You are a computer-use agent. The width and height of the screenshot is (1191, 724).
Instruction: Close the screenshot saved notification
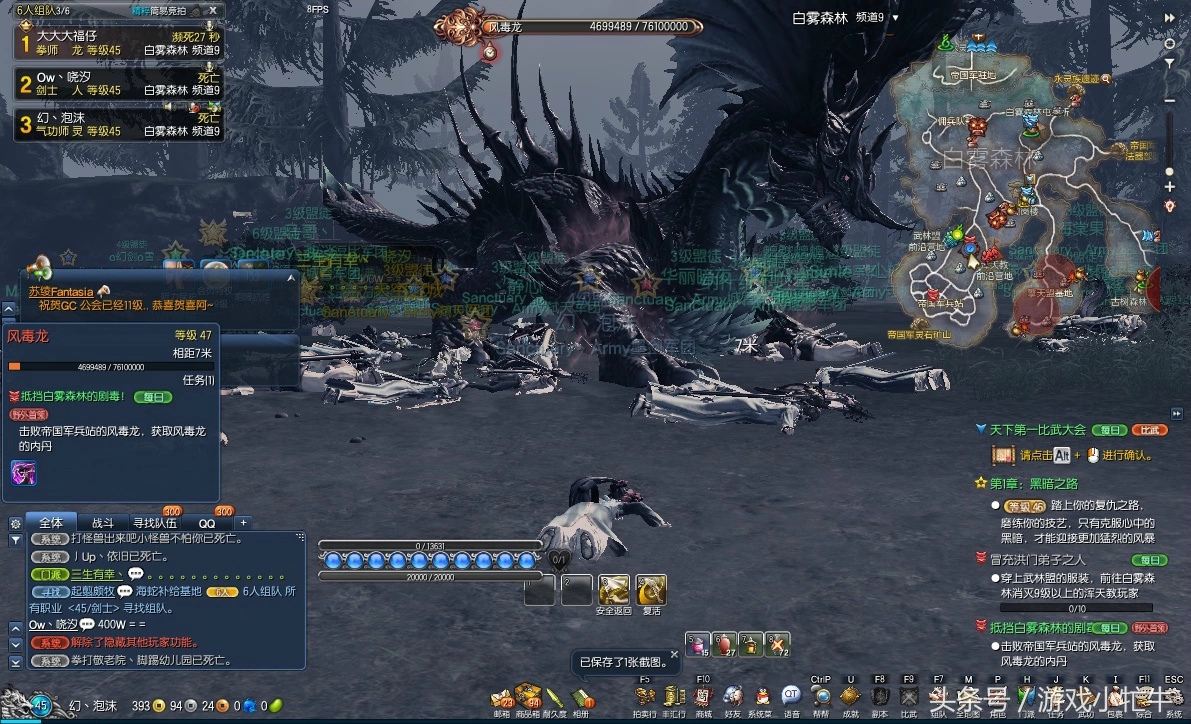click(x=674, y=653)
